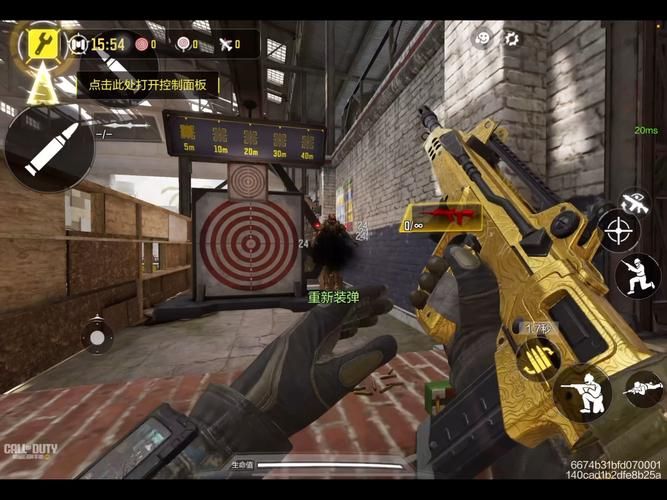Image resolution: width=667 pixels, height=500 pixels.
Task: Go prone with the lying soldier button
Action: click(642, 389)
